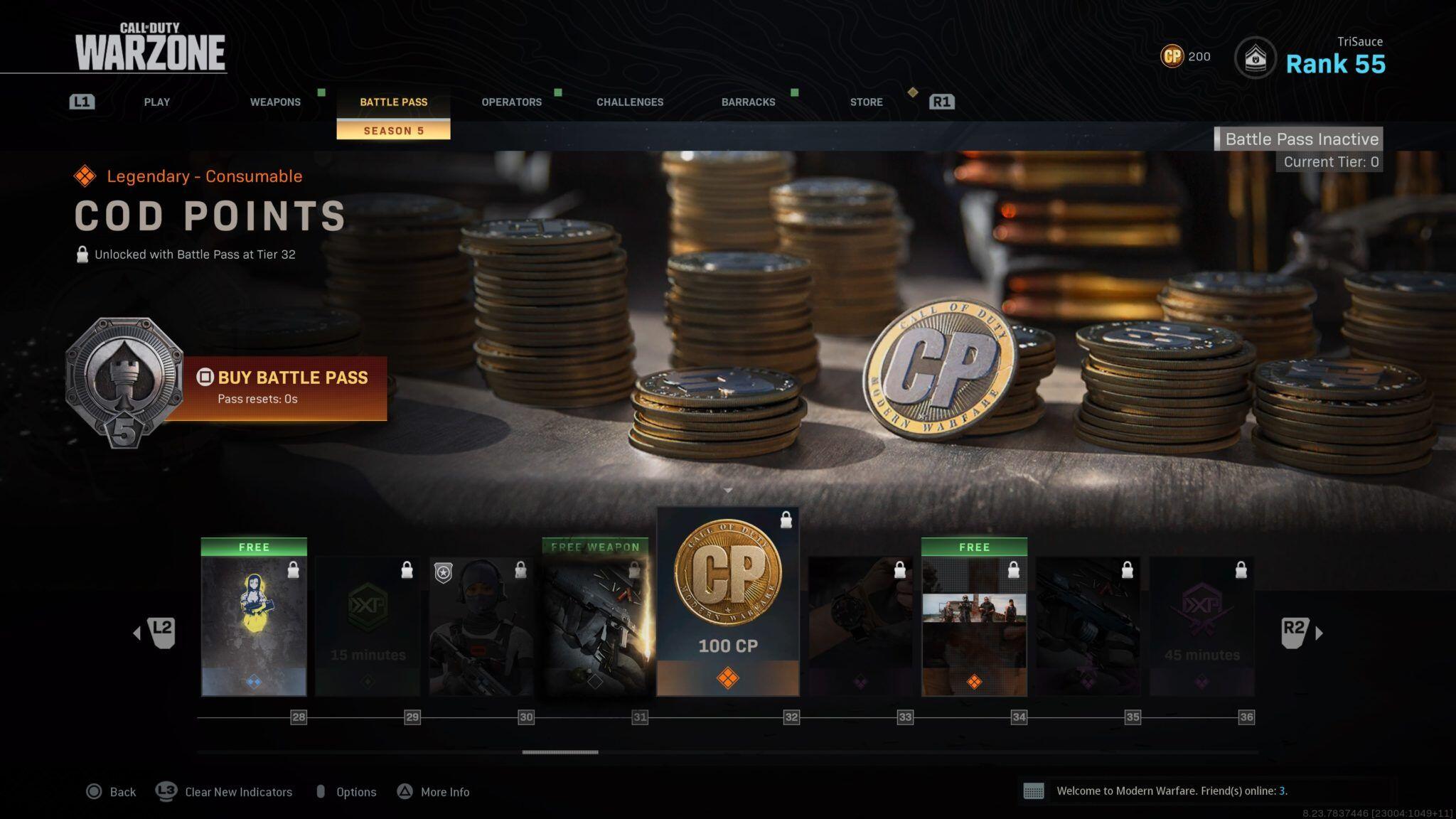Open the player profile rank emblem
The width and height of the screenshot is (1456, 819).
click(x=1255, y=58)
